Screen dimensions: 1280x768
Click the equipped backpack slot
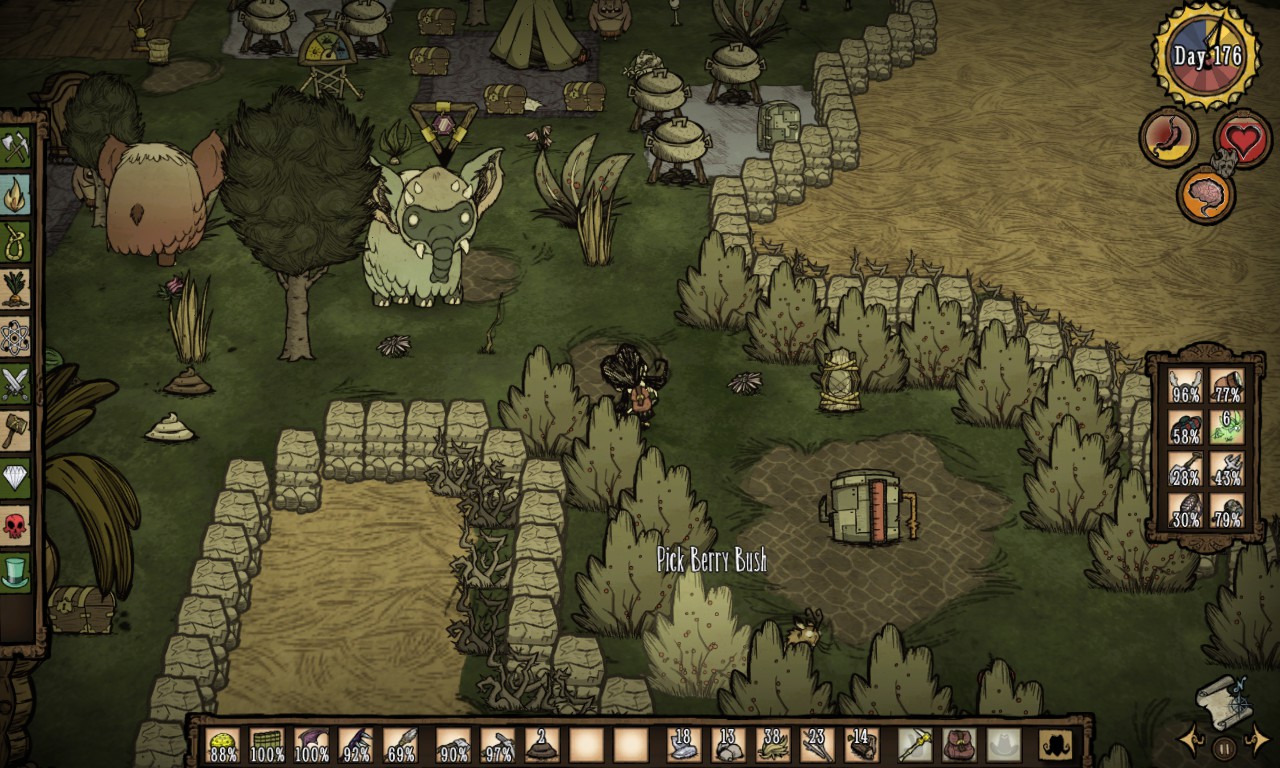[x=960, y=745]
